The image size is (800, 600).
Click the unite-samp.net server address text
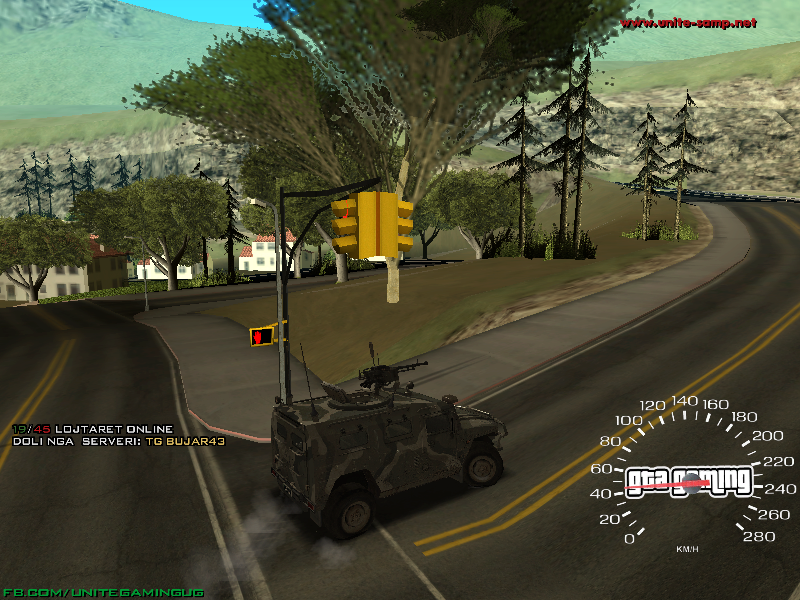click(688, 22)
